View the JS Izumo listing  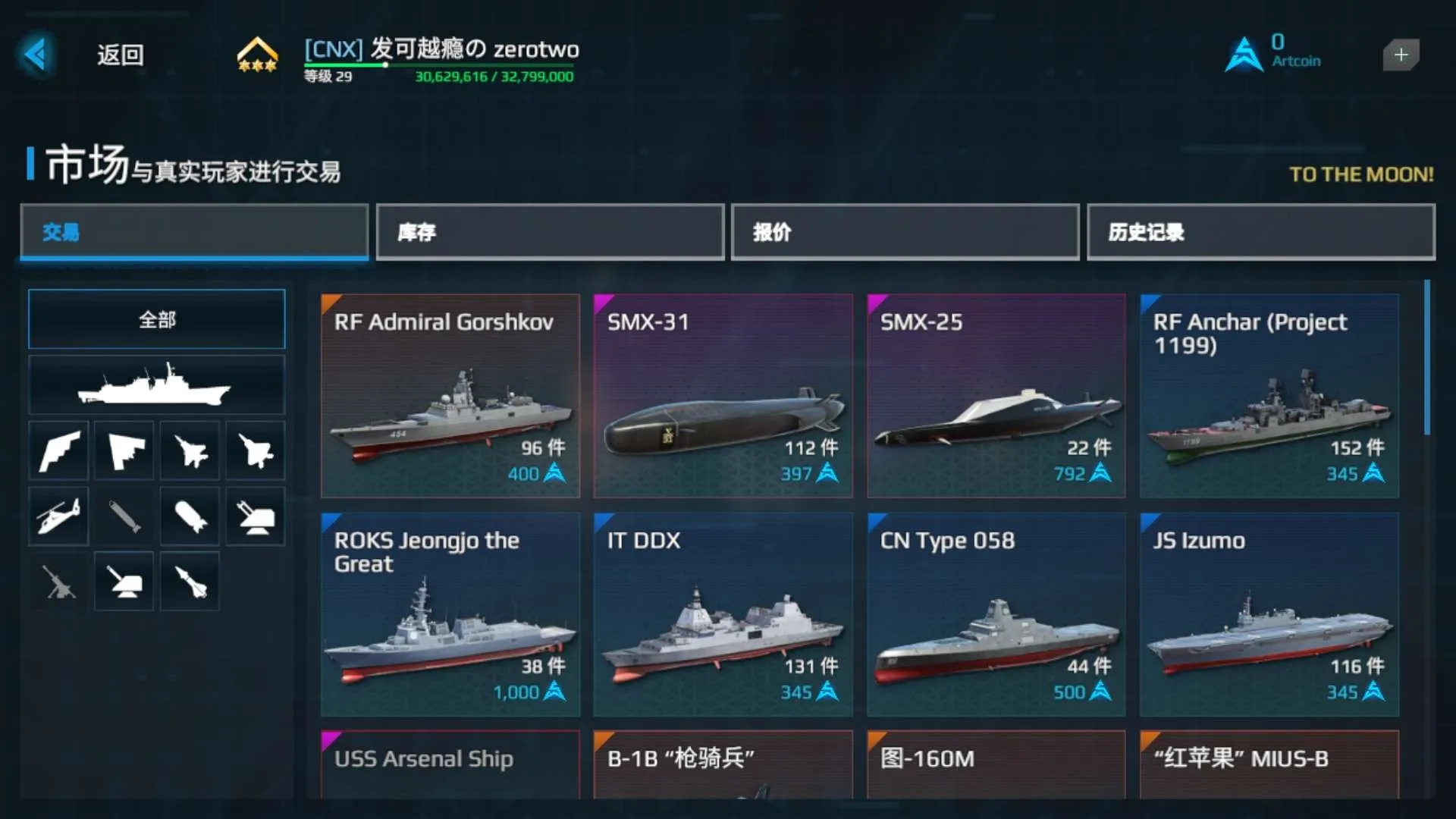pos(1269,614)
